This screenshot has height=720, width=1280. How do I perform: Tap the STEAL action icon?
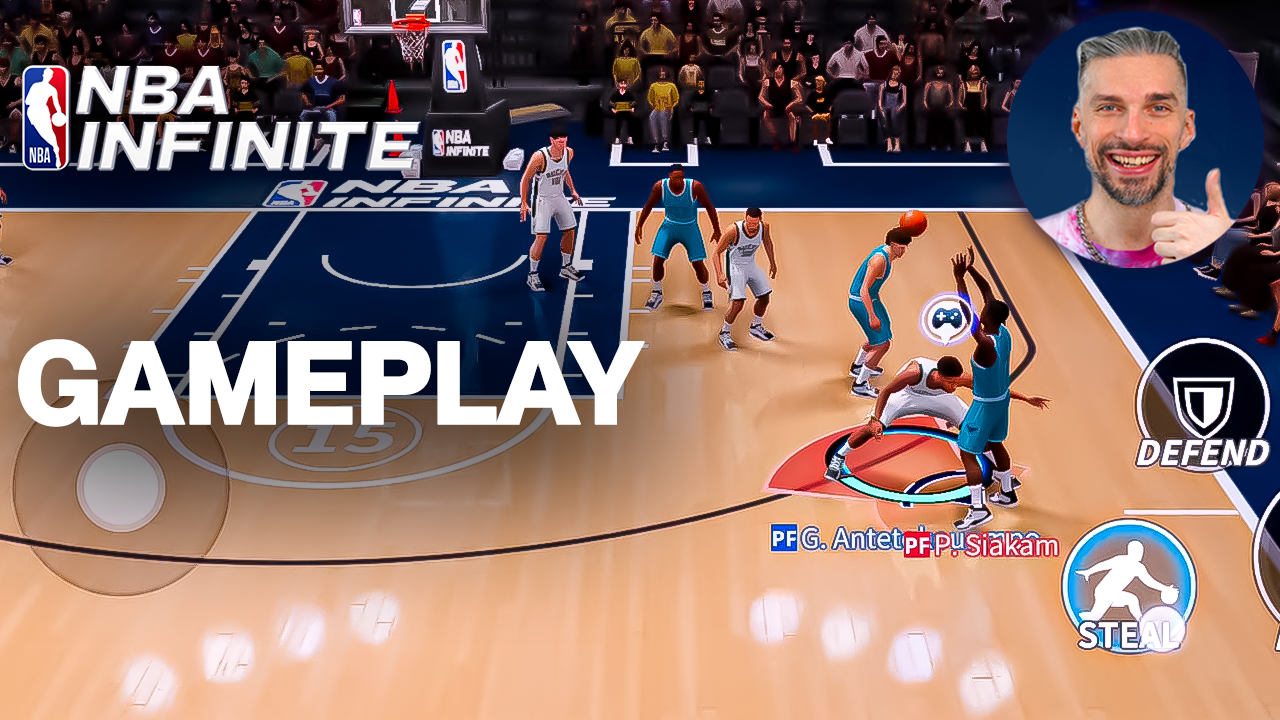pos(1131,590)
